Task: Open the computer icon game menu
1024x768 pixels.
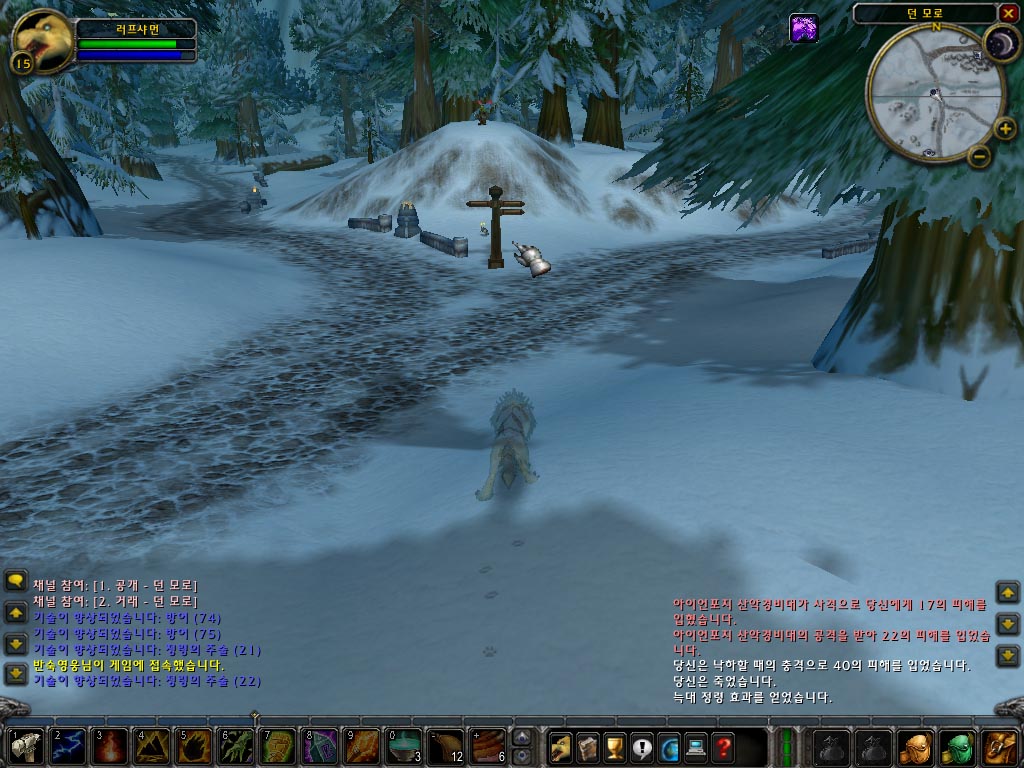Action: point(695,747)
